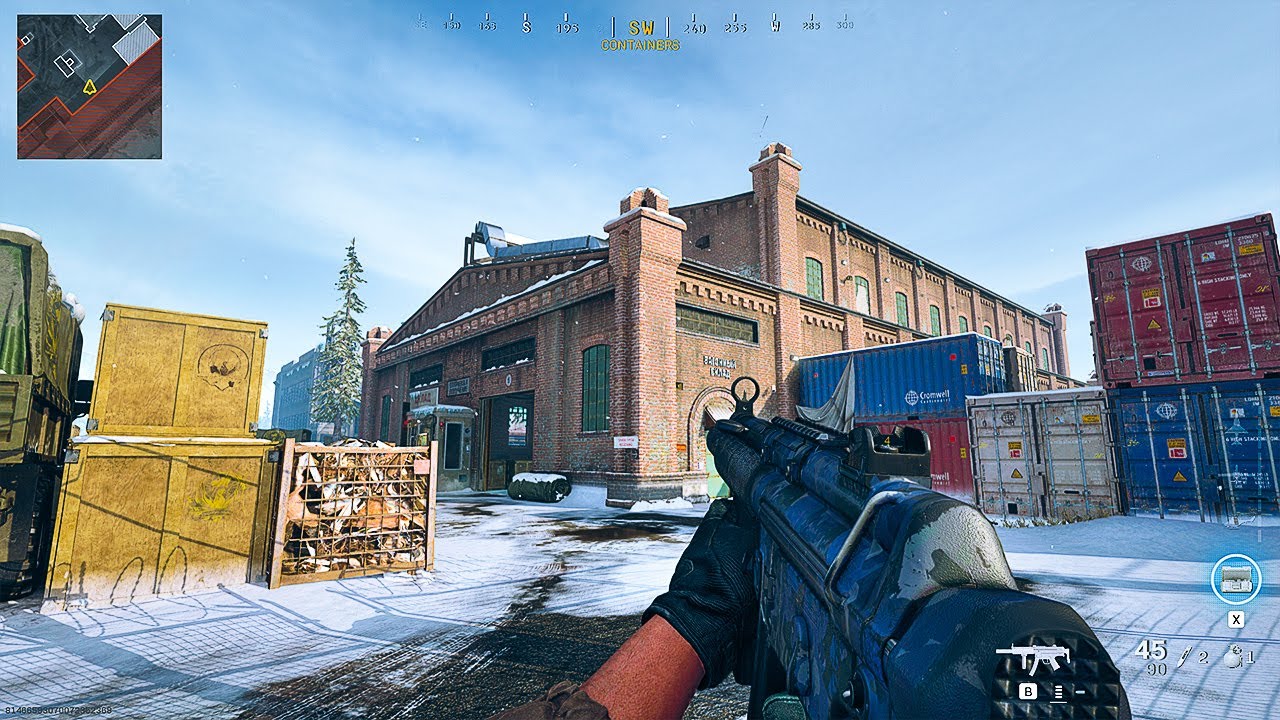Choose the stim shot tactical icon
1280x720 pixels.
coord(1187,656)
